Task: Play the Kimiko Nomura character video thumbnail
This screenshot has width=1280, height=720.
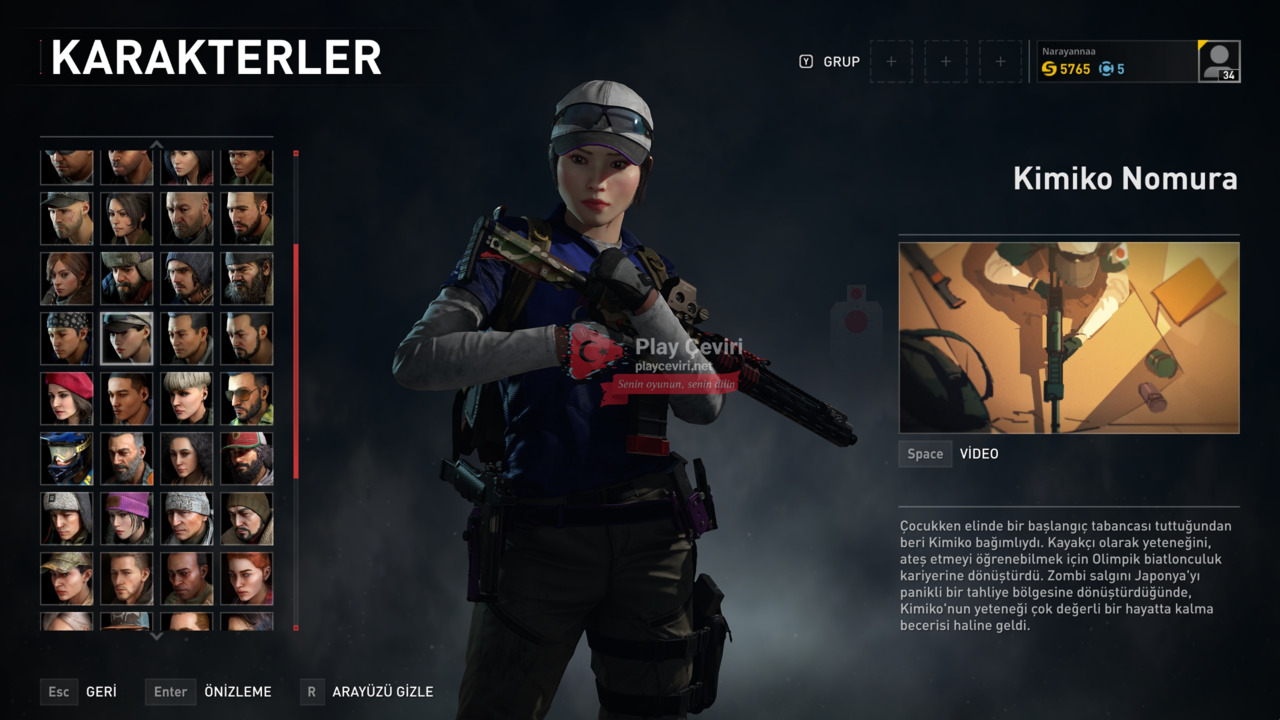Action: pos(1068,337)
